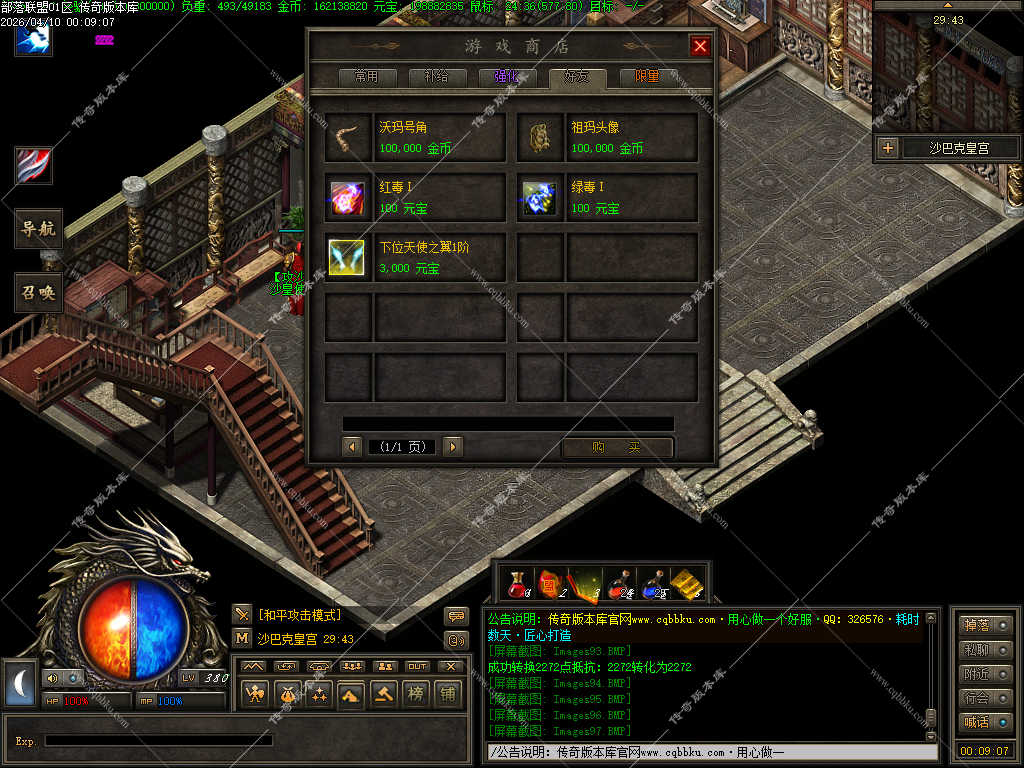The image size is (1024, 768).
Task: Choose the 祖玛头像 shop item
Action: point(607,138)
